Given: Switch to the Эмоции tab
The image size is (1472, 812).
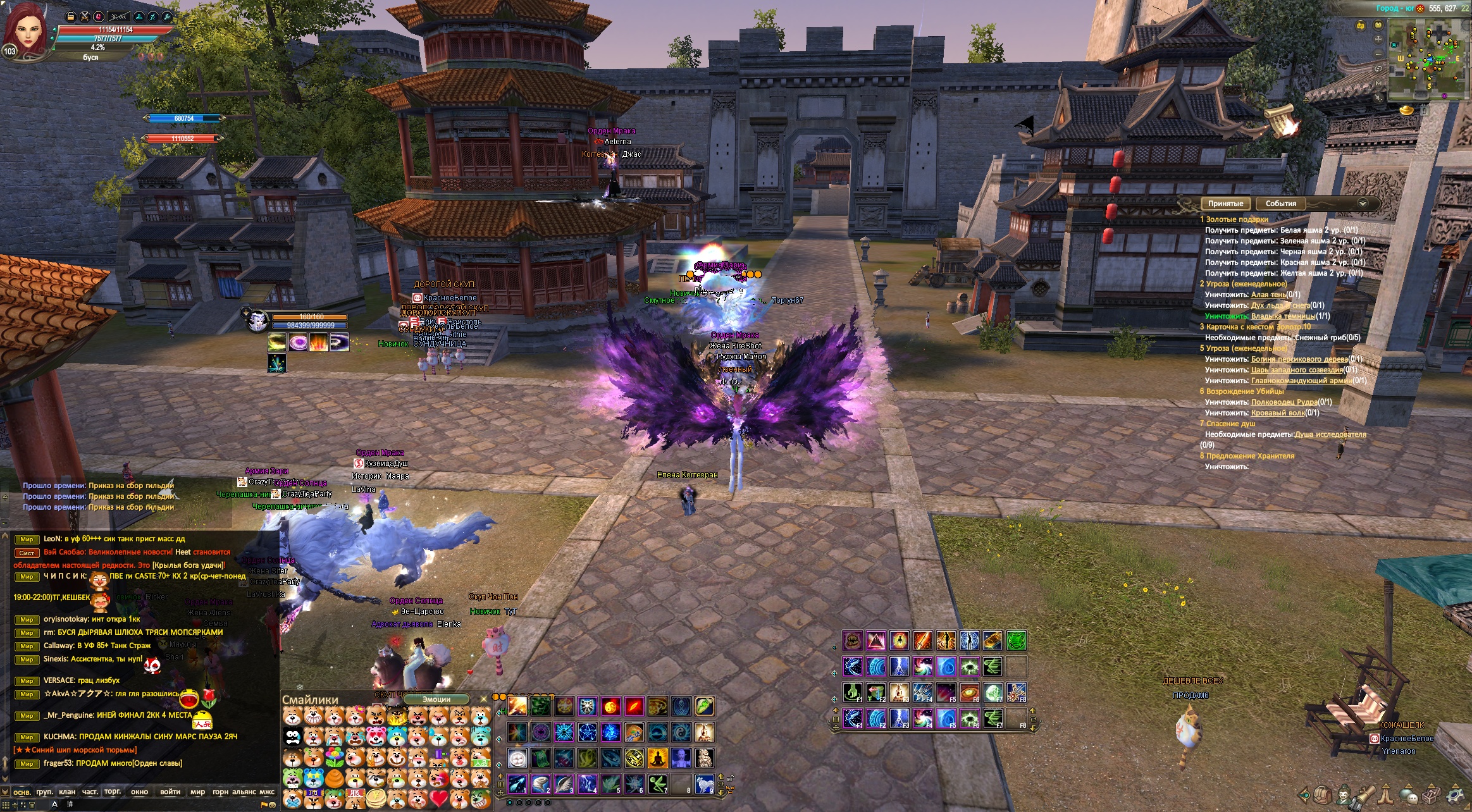Looking at the screenshot, I should (436, 699).
